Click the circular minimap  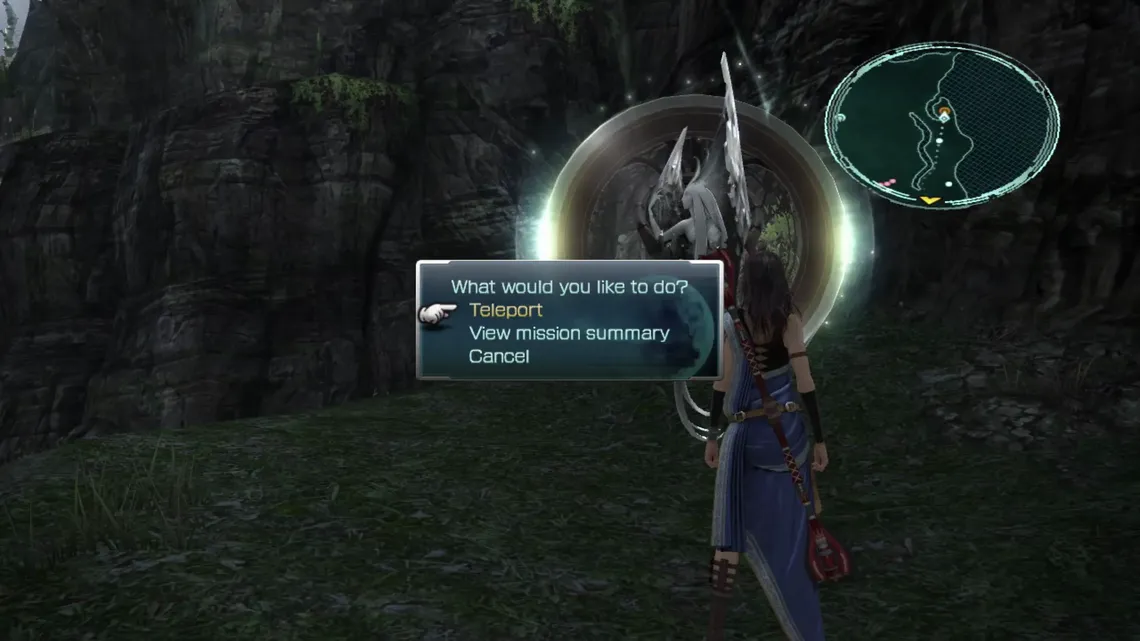(941, 125)
